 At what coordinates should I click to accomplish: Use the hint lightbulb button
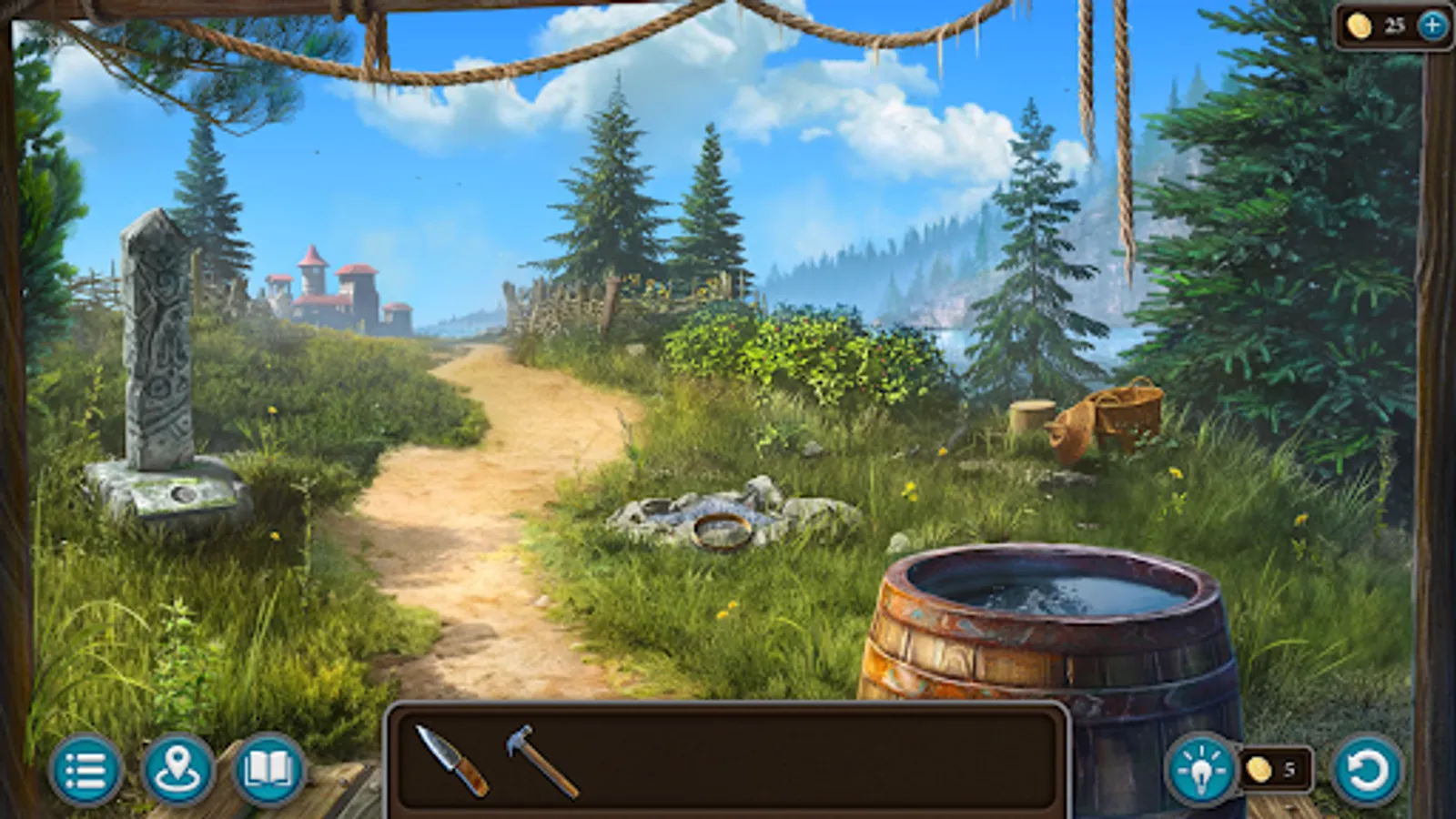tap(1203, 772)
